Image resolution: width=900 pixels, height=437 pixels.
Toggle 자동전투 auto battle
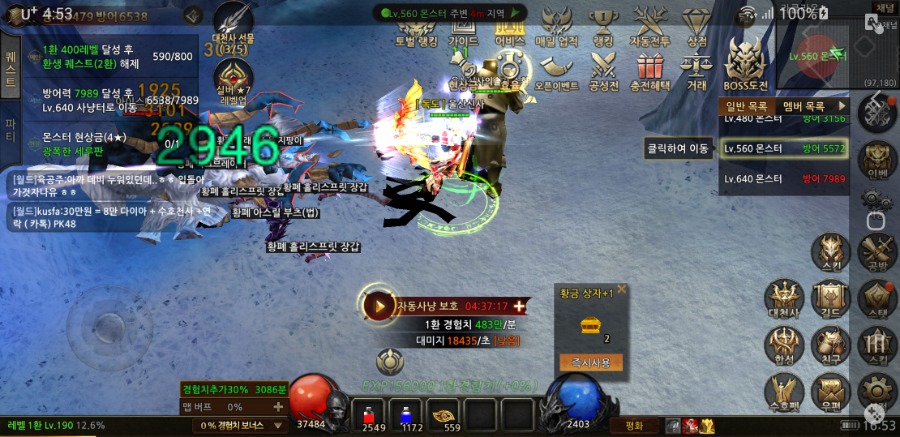tap(650, 25)
